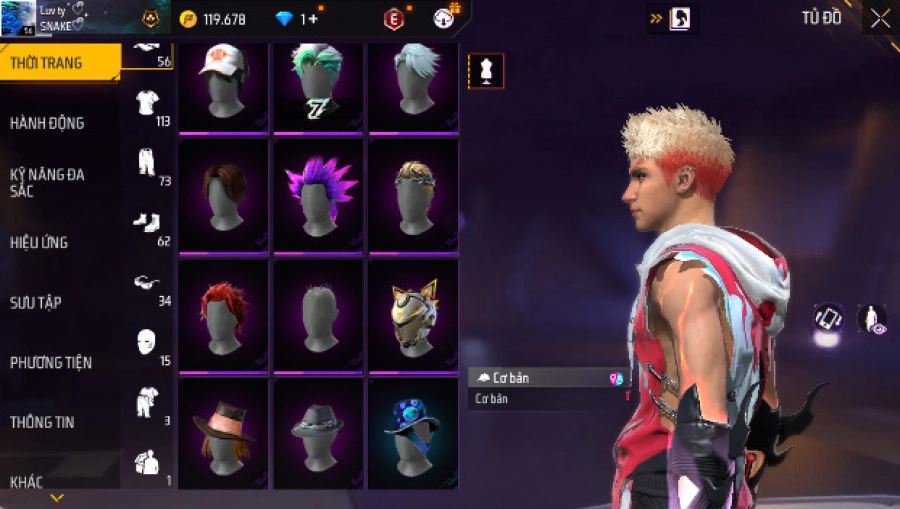Pick the glasses subcategory icon

coord(147,283)
